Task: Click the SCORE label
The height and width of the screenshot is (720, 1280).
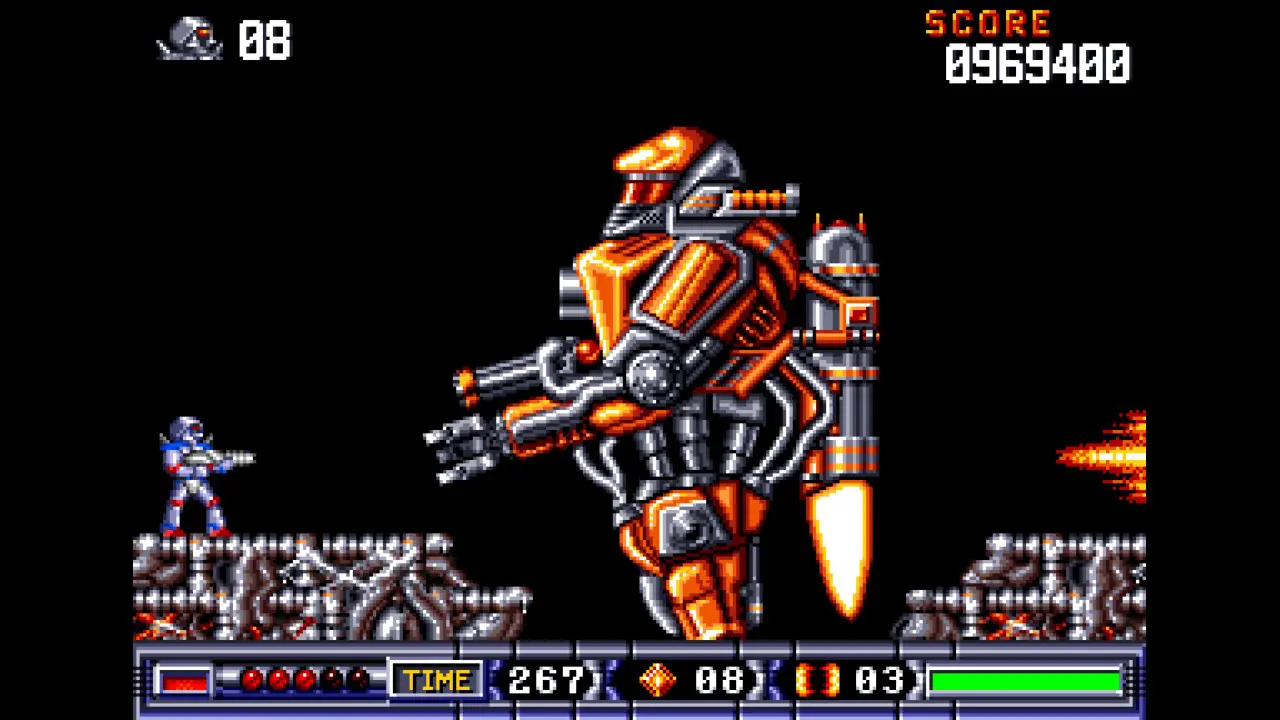Action: tap(988, 24)
